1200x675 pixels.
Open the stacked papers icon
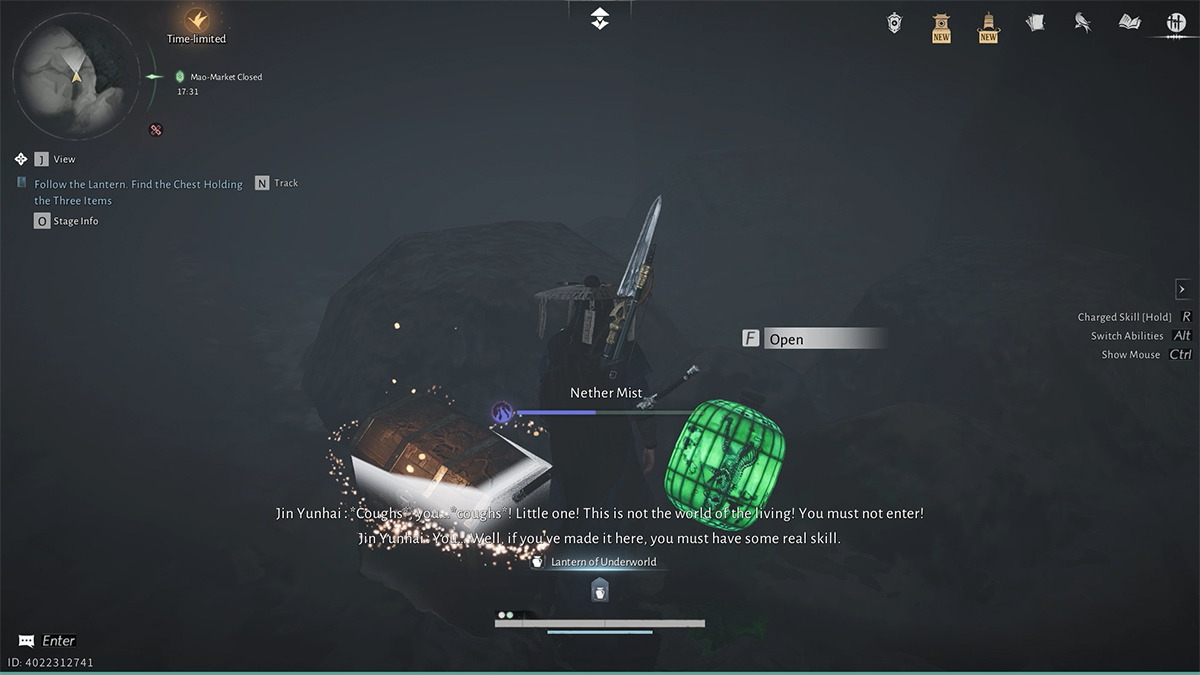click(x=1035, y=22)
